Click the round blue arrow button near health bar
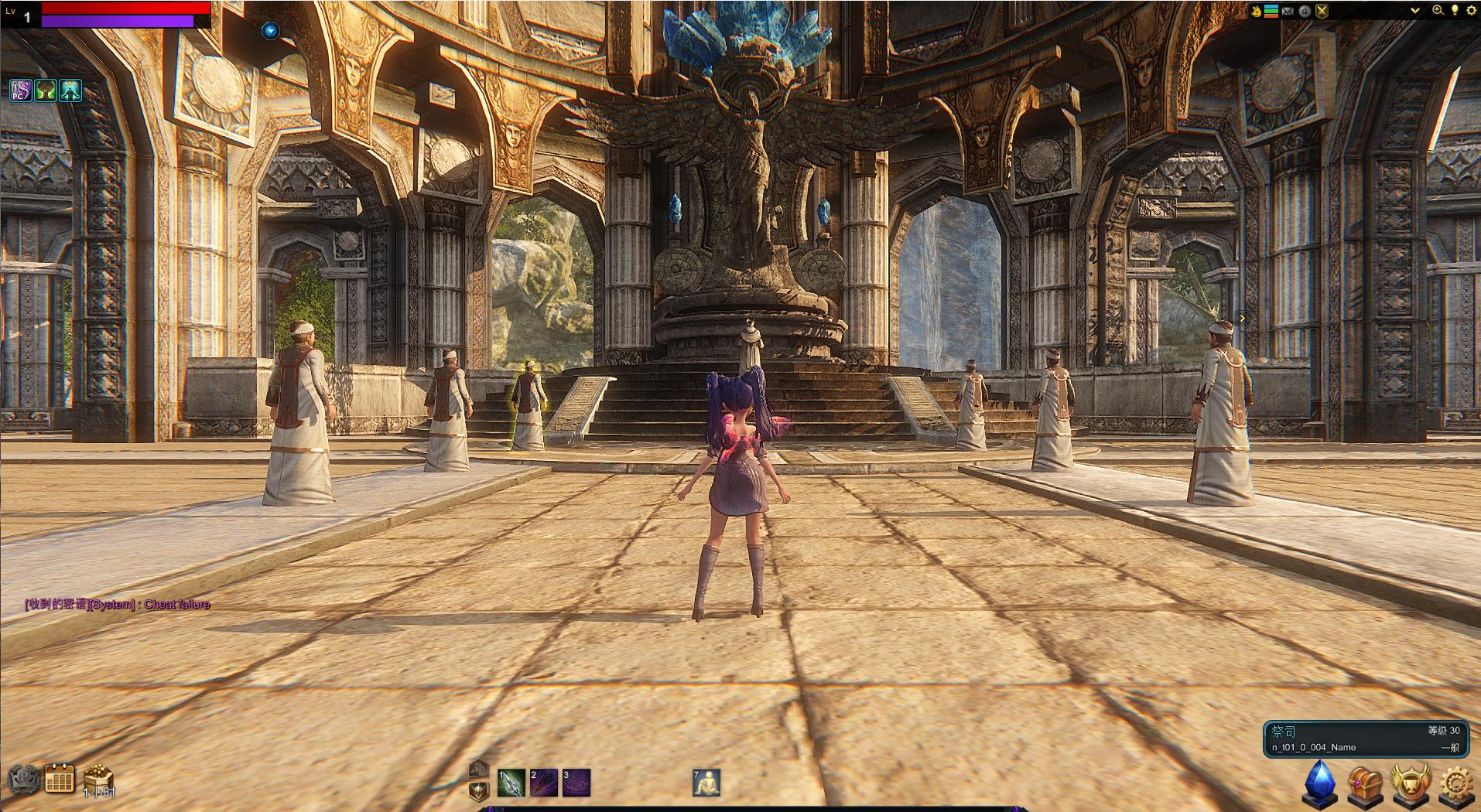 [x=270, y=31]
